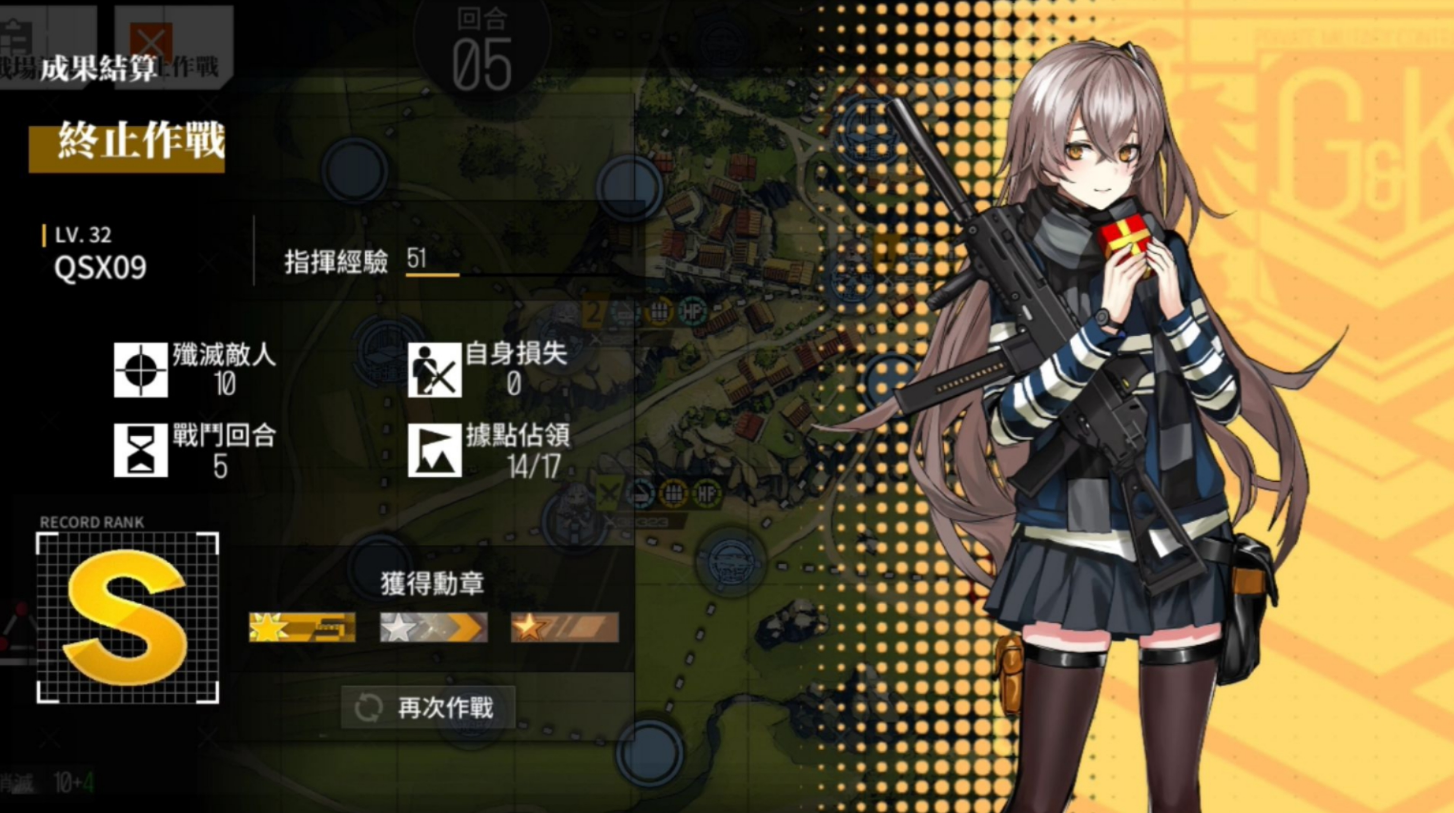
Task: Select the gold star medal under 獲得勳章
Action: tap(303, 625)
